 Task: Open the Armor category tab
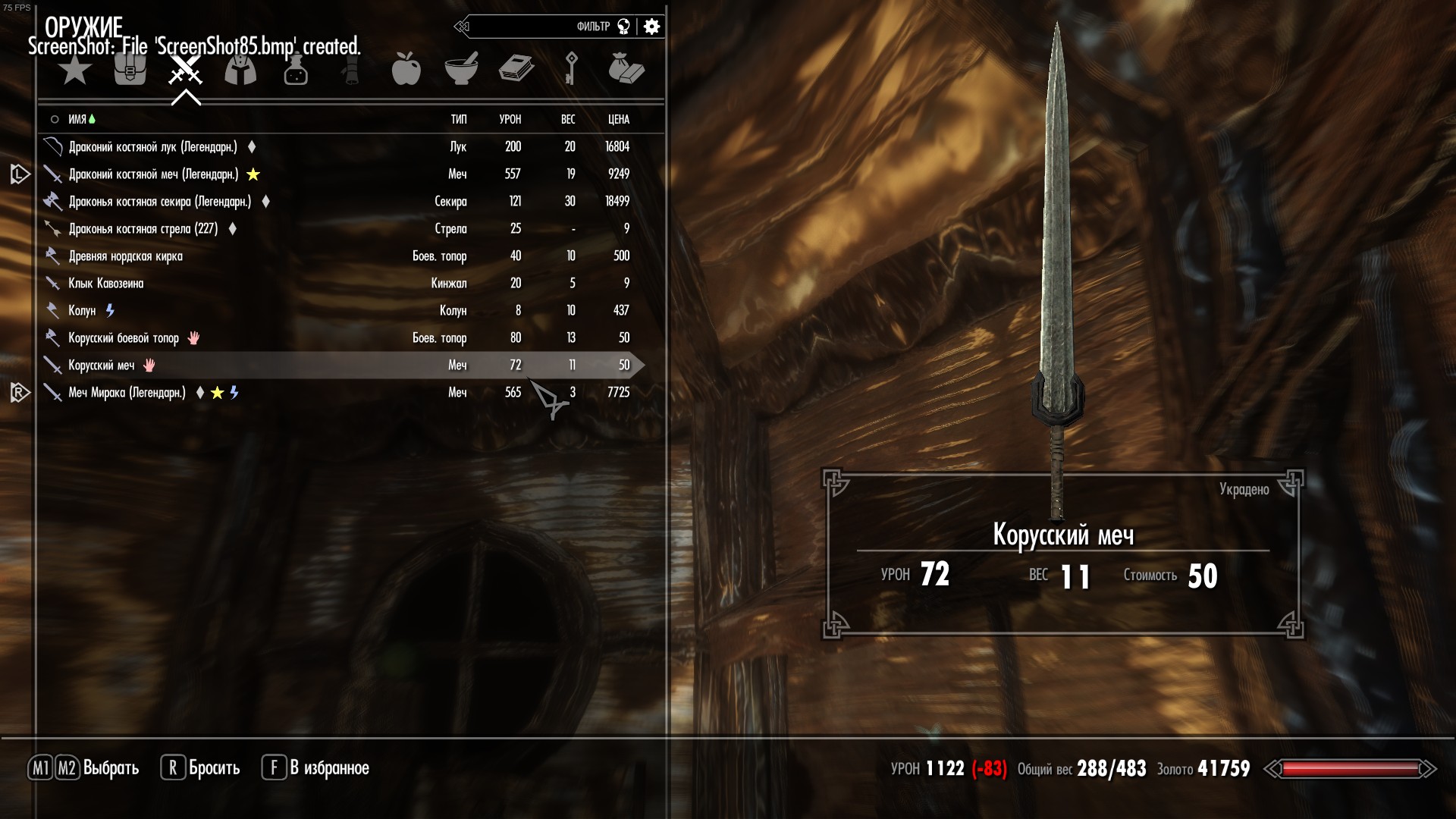[240, 71]
